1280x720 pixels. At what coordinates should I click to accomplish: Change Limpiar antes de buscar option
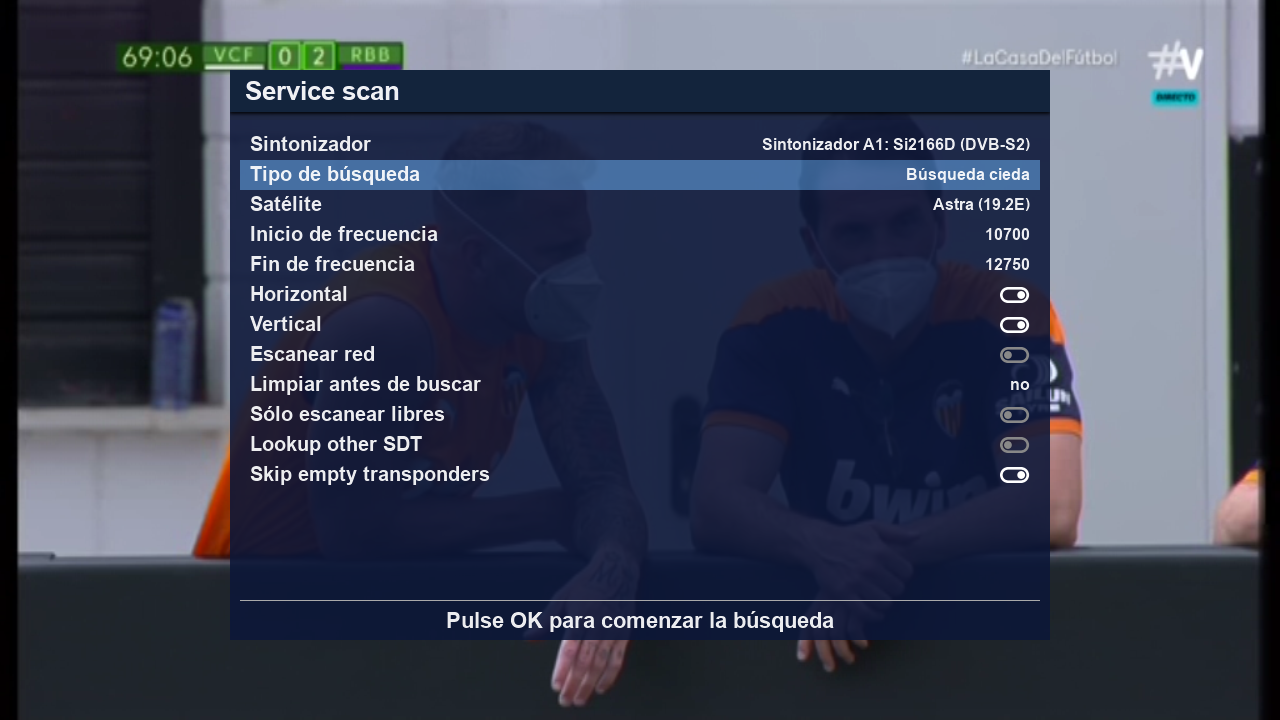tap(1018, 385)
